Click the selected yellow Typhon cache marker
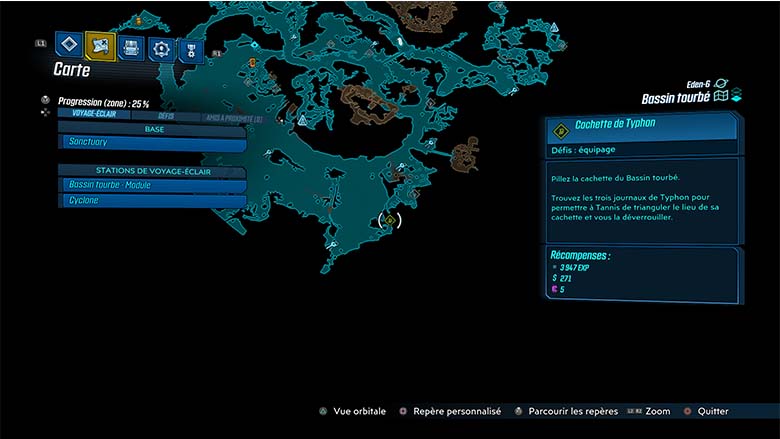 click(390, 221)
